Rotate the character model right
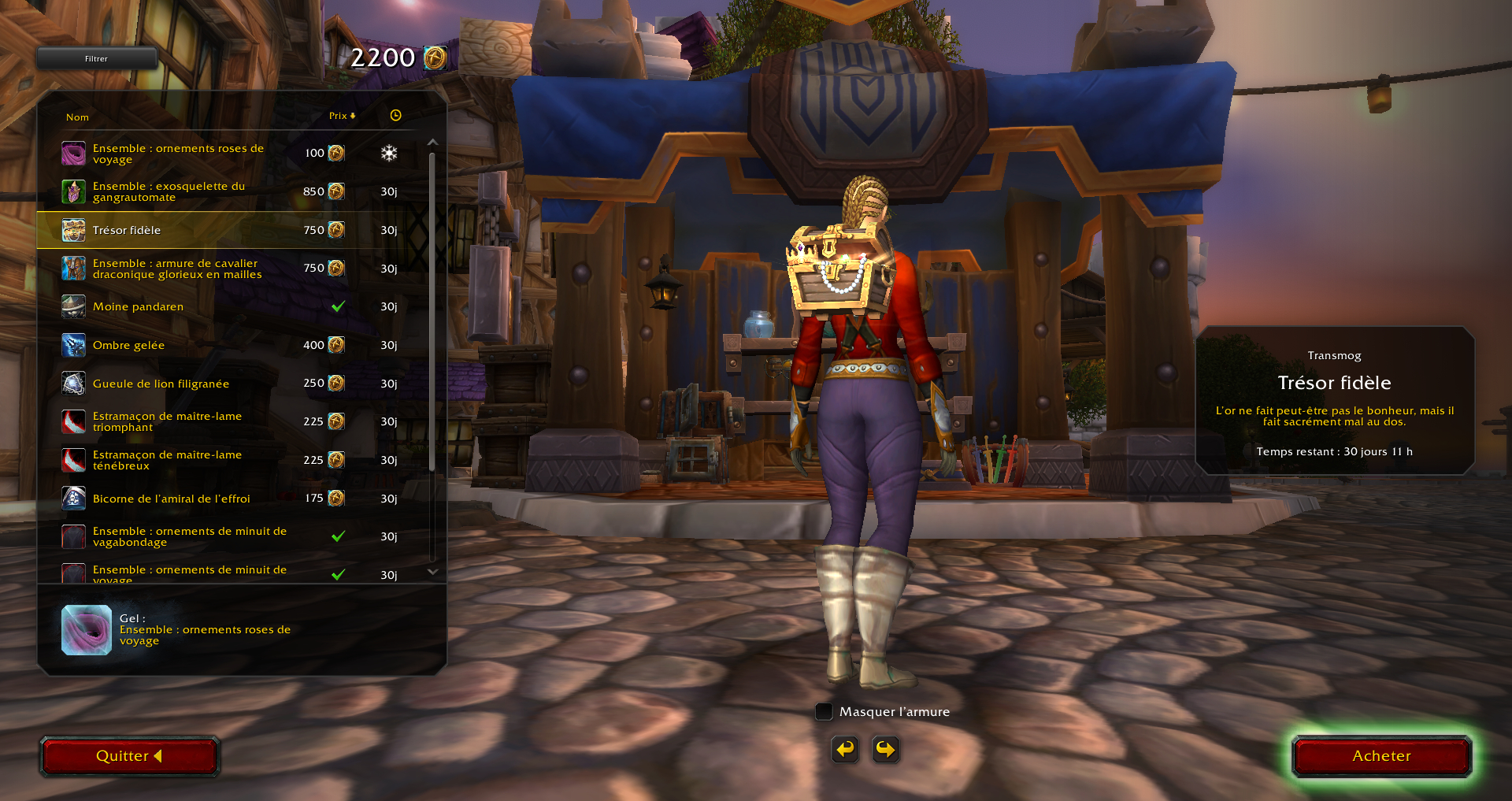Screen dimensions: 1512x801 [x=885, y=749]
